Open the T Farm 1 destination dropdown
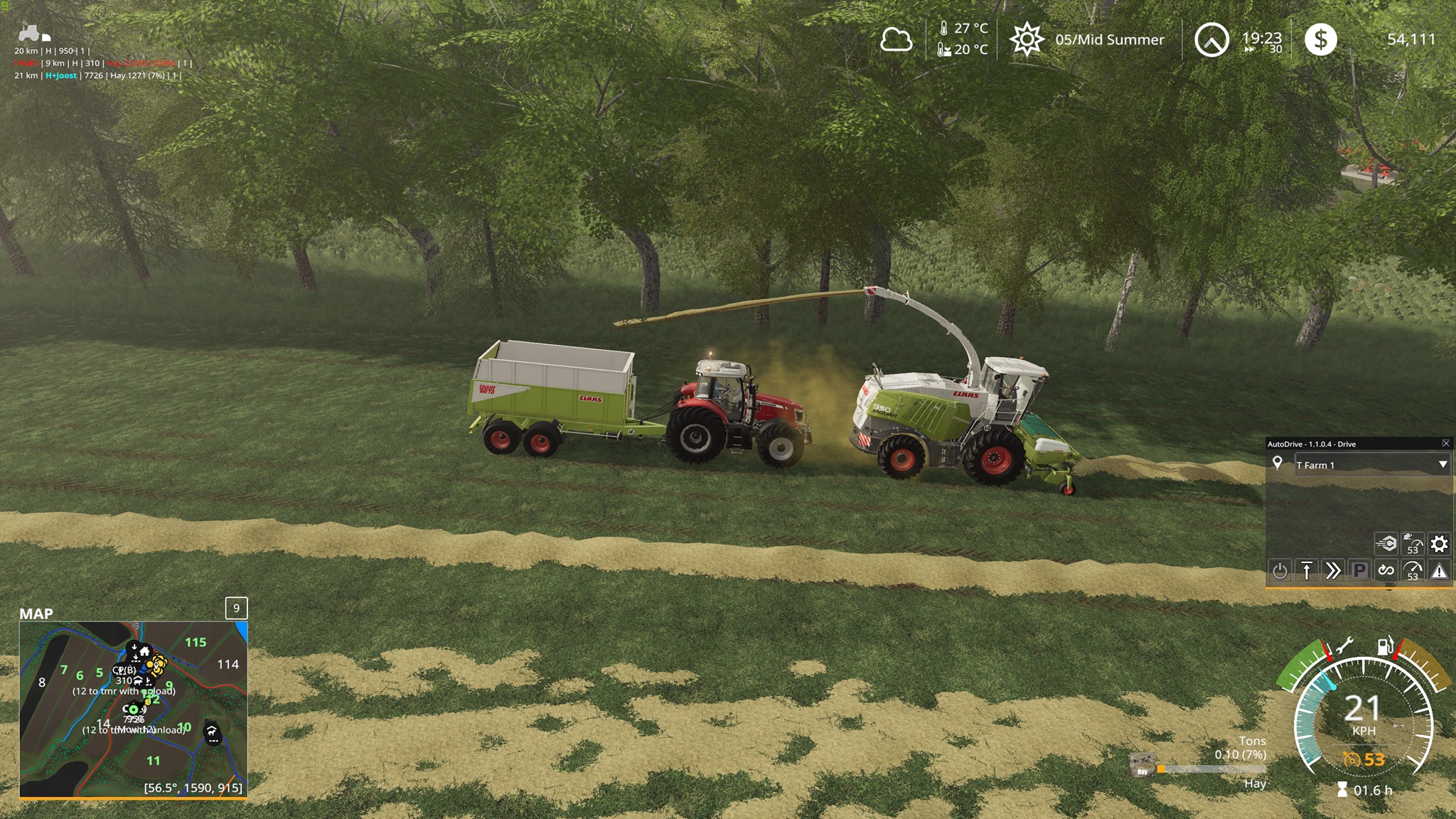The height and width of the screenshot is (819, 1456). click(1372, 464)
